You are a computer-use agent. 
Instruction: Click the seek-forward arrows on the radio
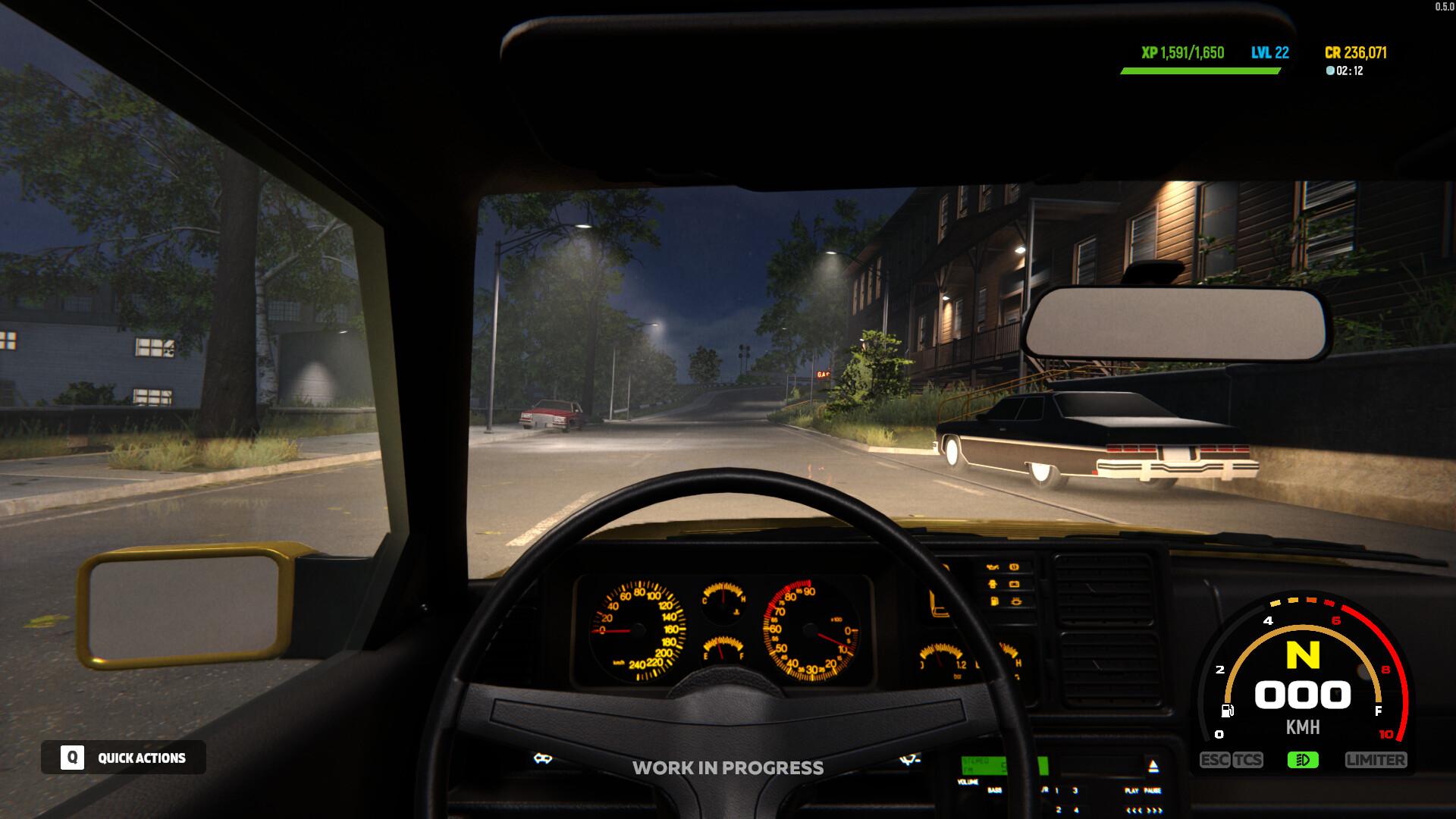[x=1154, y=811]
